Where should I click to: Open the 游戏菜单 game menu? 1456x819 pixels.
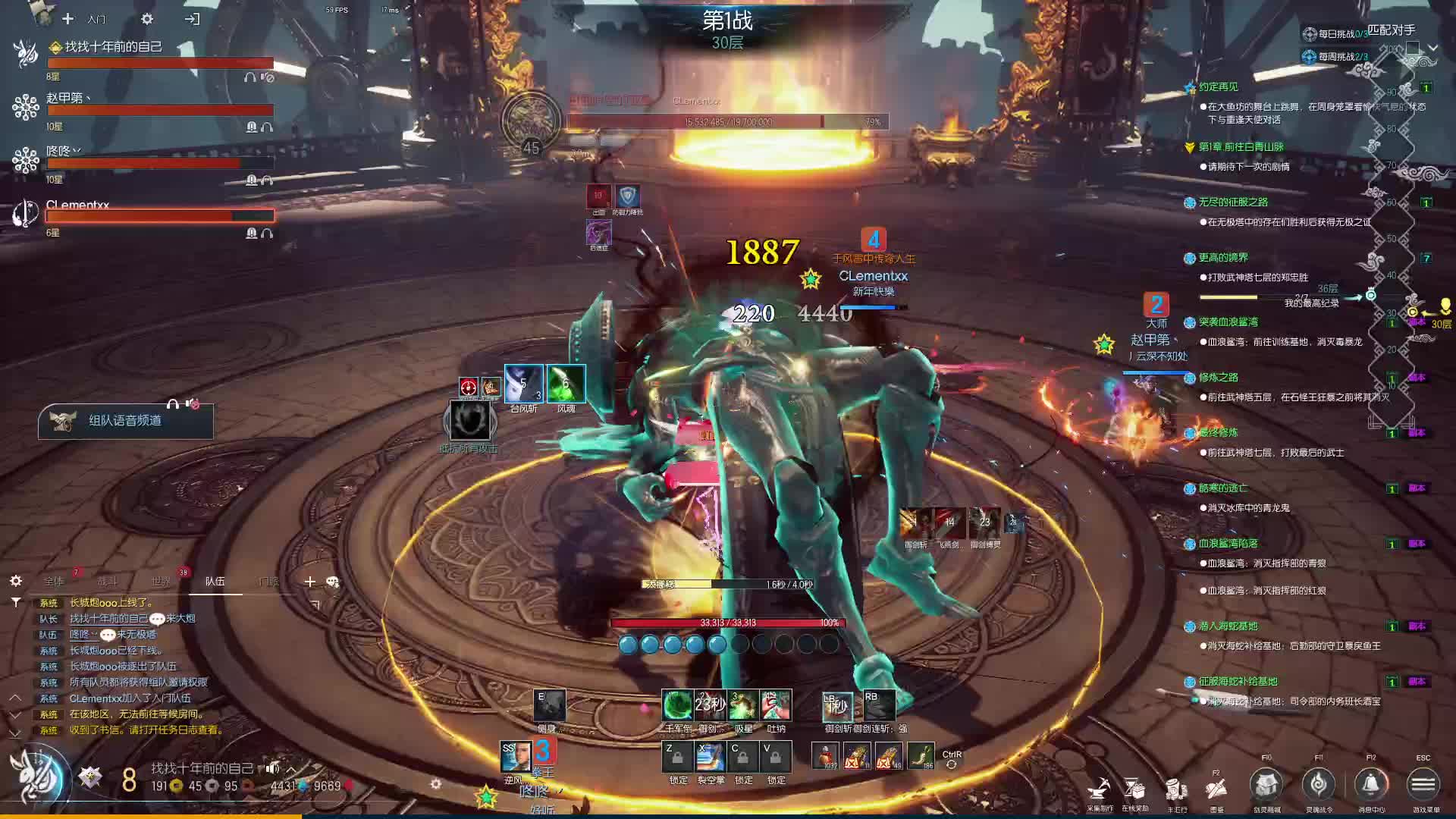point(1423,785)
